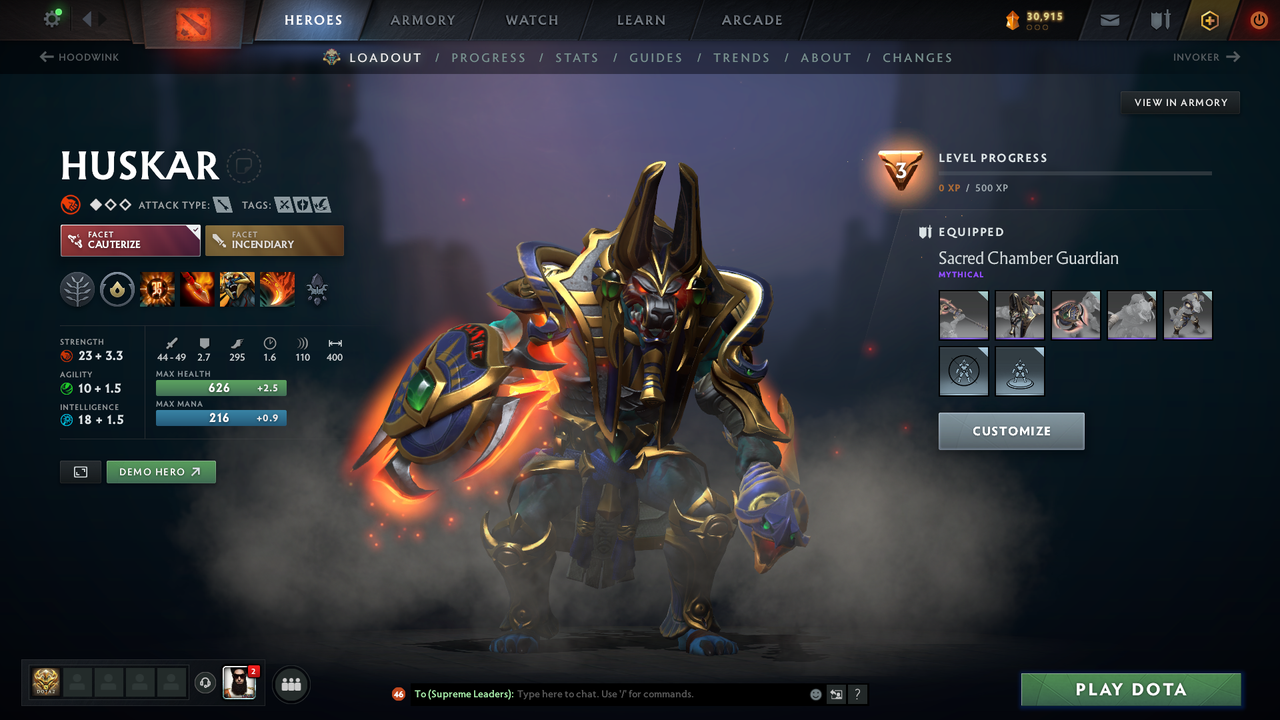Select Huskar's Burning Spear ability icon
The width and height of the screenshot is (1280, 720).
click(x=197, y=290)
